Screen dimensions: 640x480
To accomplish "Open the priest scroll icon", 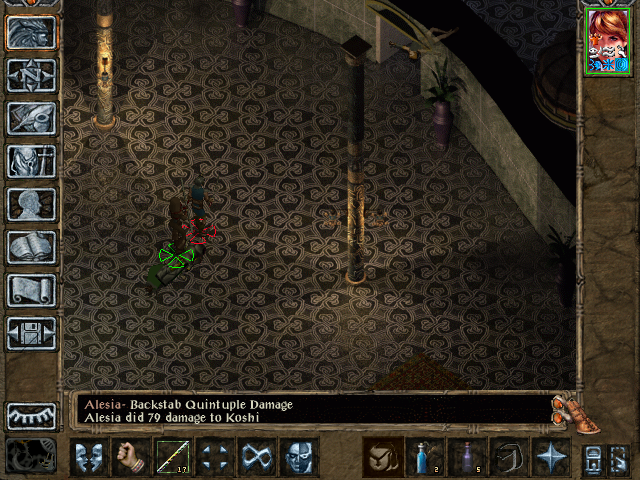I will click(x=32, y=290).
